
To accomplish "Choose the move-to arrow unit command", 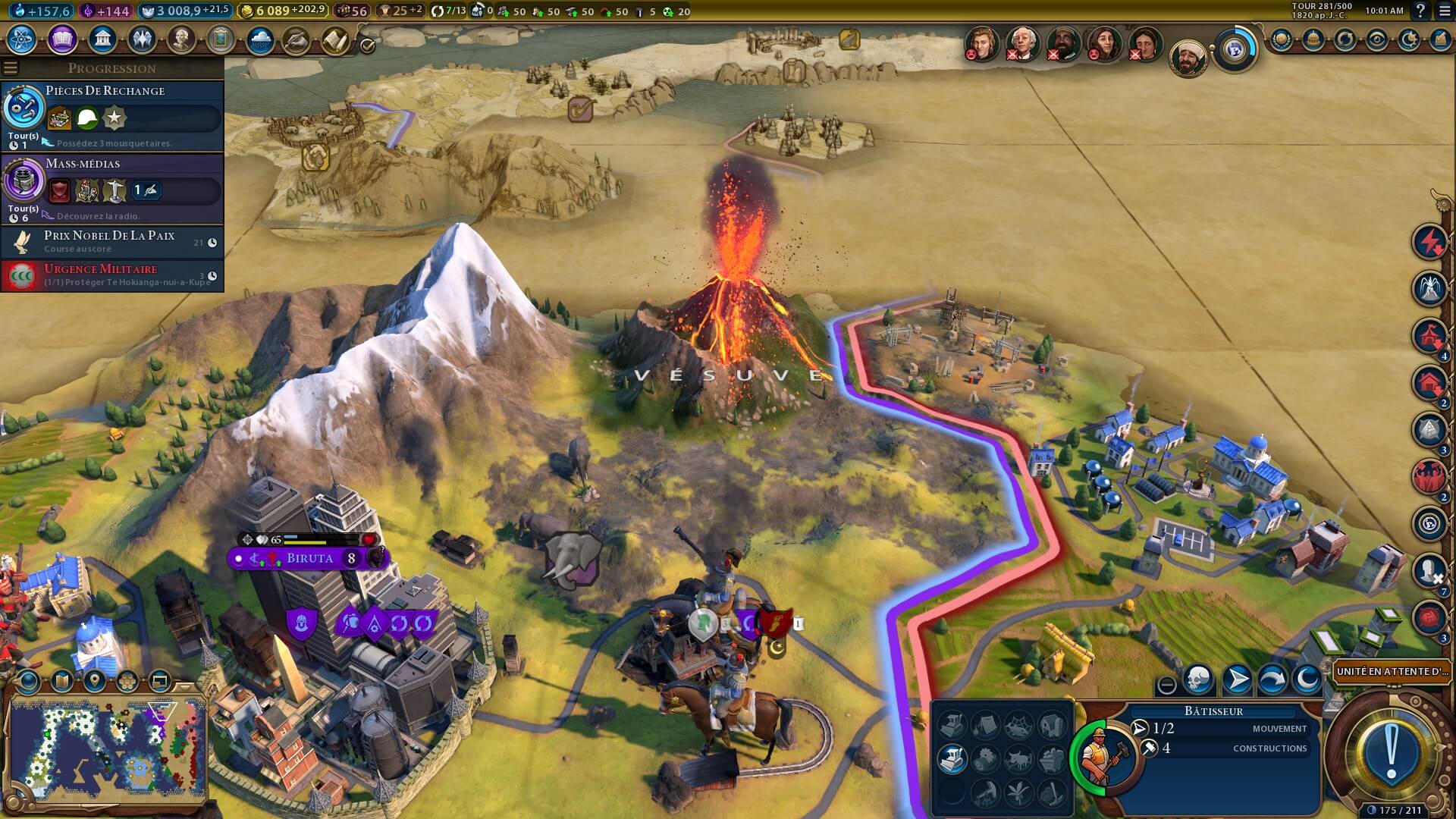I will pos(1237,679).
